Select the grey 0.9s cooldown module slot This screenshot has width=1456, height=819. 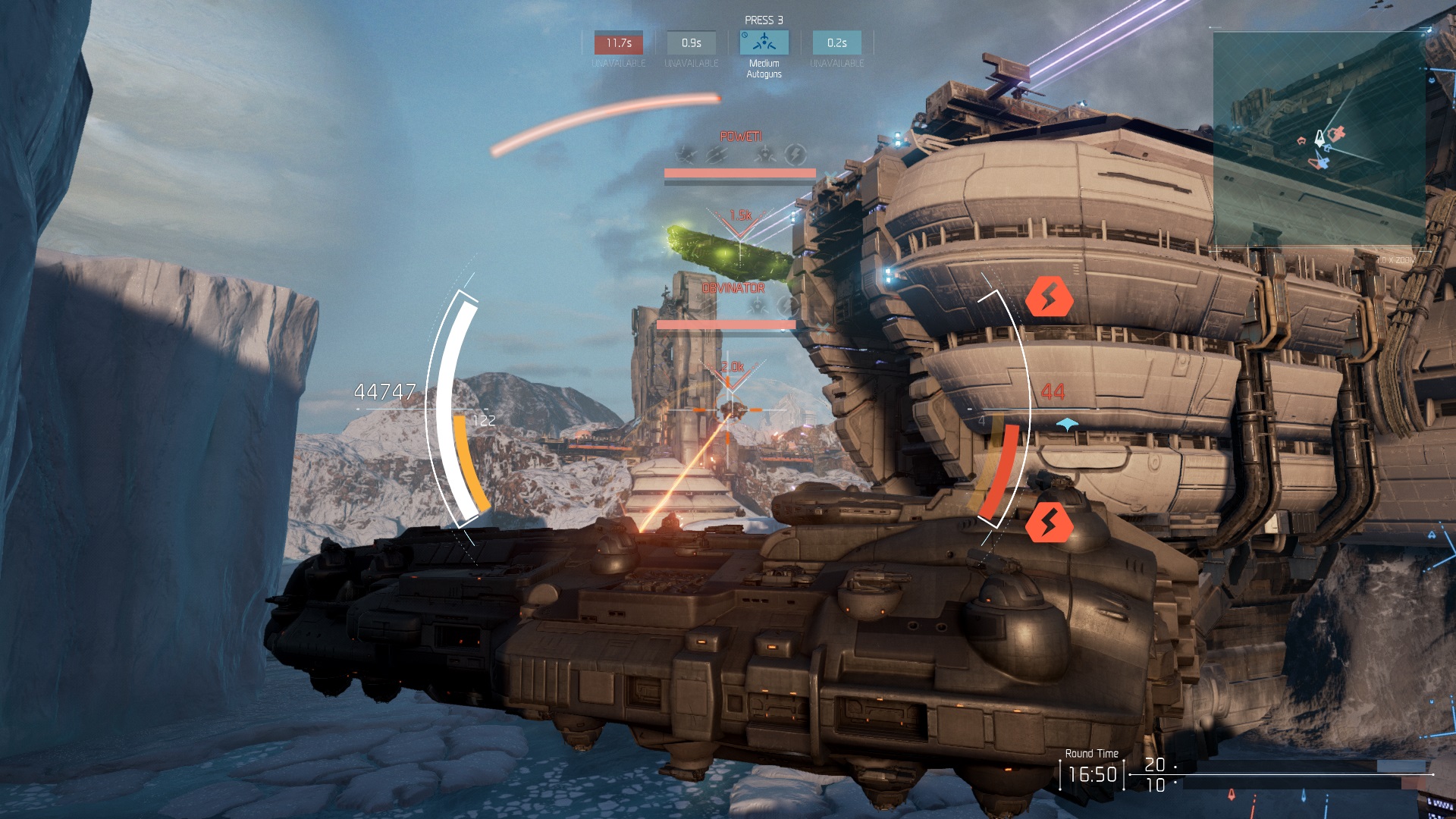[691, 43]
